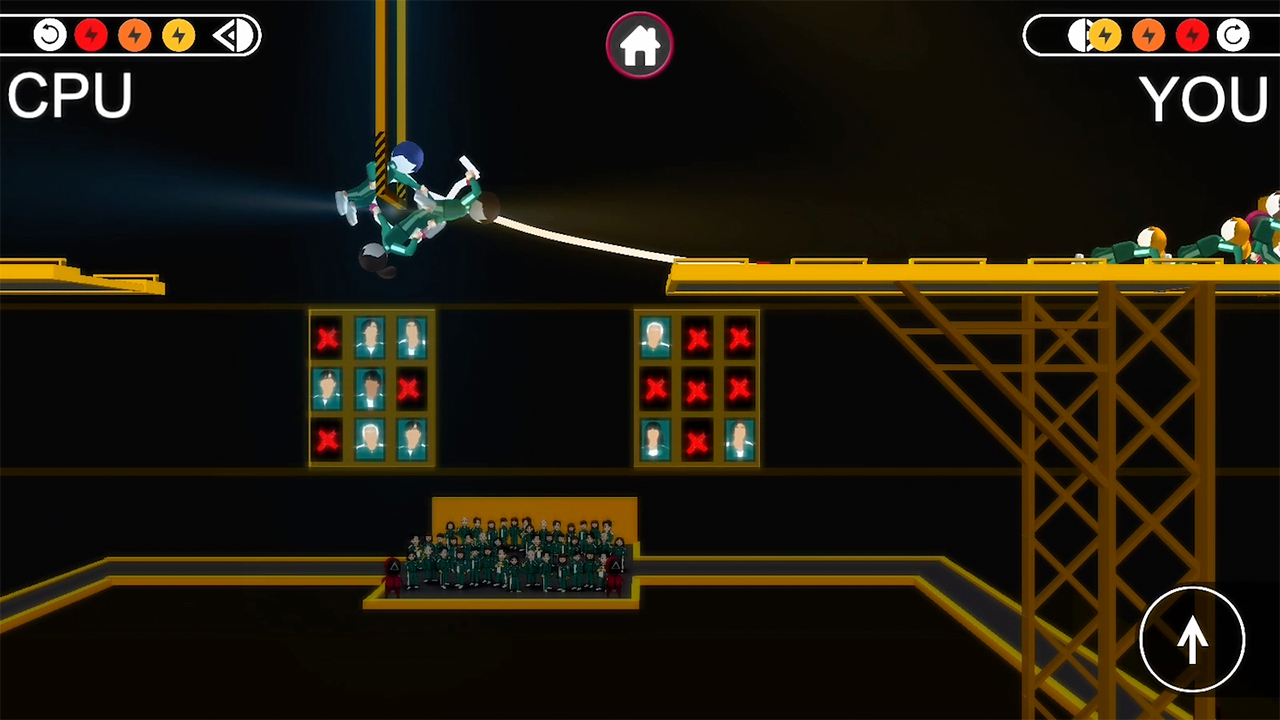
Task: Click the CPU name label
Action: (68, 96)
